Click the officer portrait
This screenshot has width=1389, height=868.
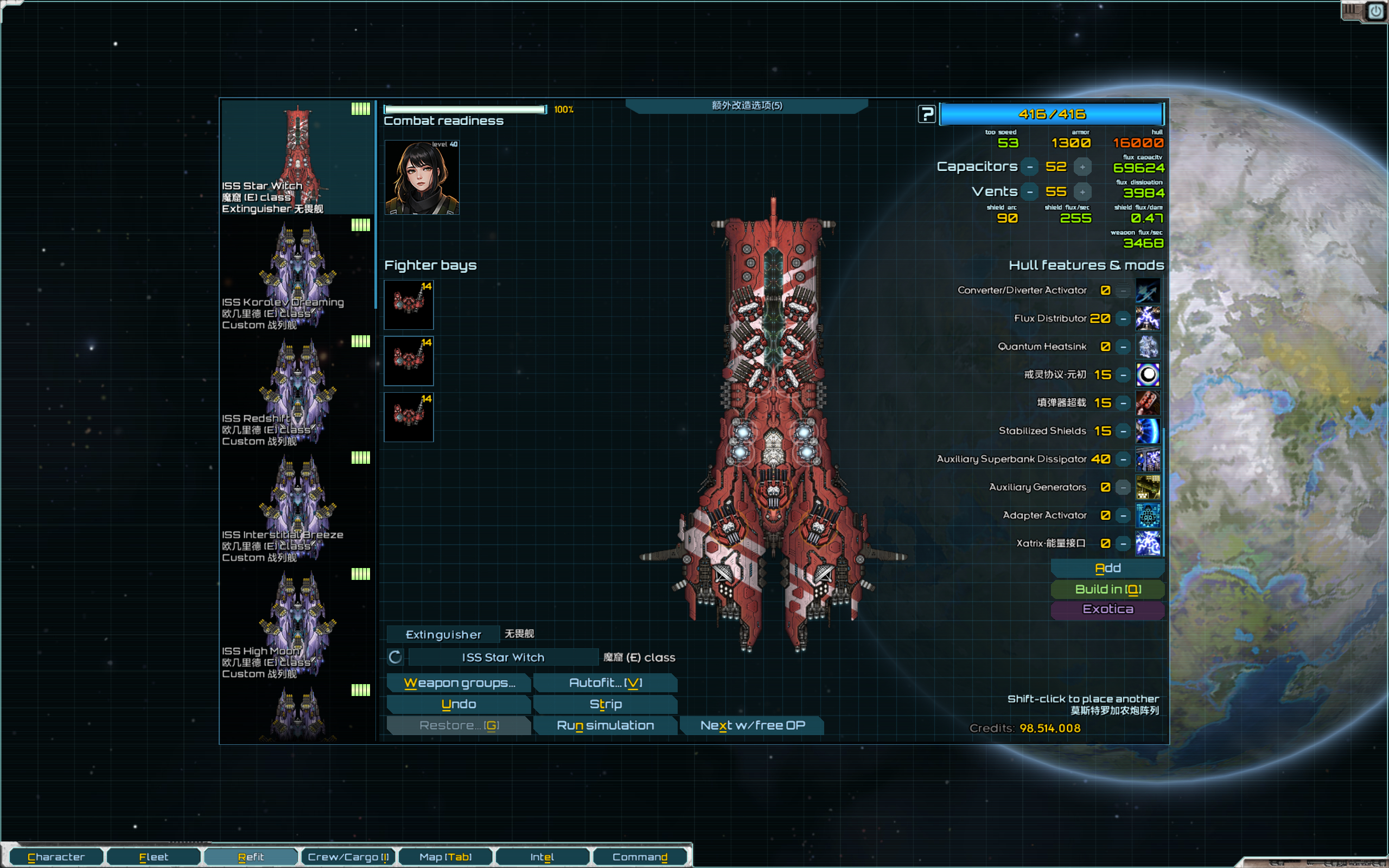point(421,177)
